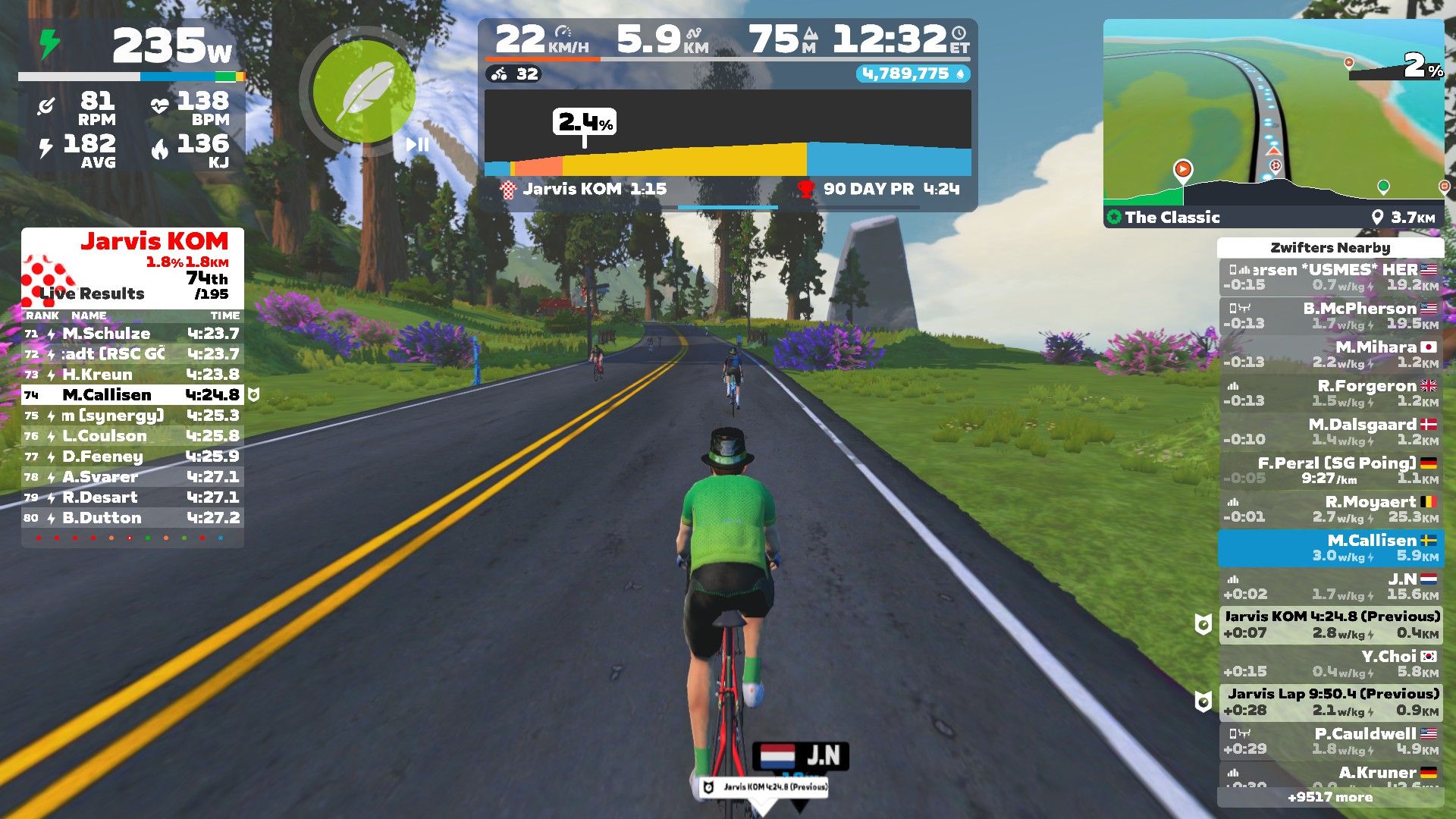Image resolution: width=1456 pixels, height=819 pixels.
Task: Open the 235w power display panel
Action: coord(133,47)
